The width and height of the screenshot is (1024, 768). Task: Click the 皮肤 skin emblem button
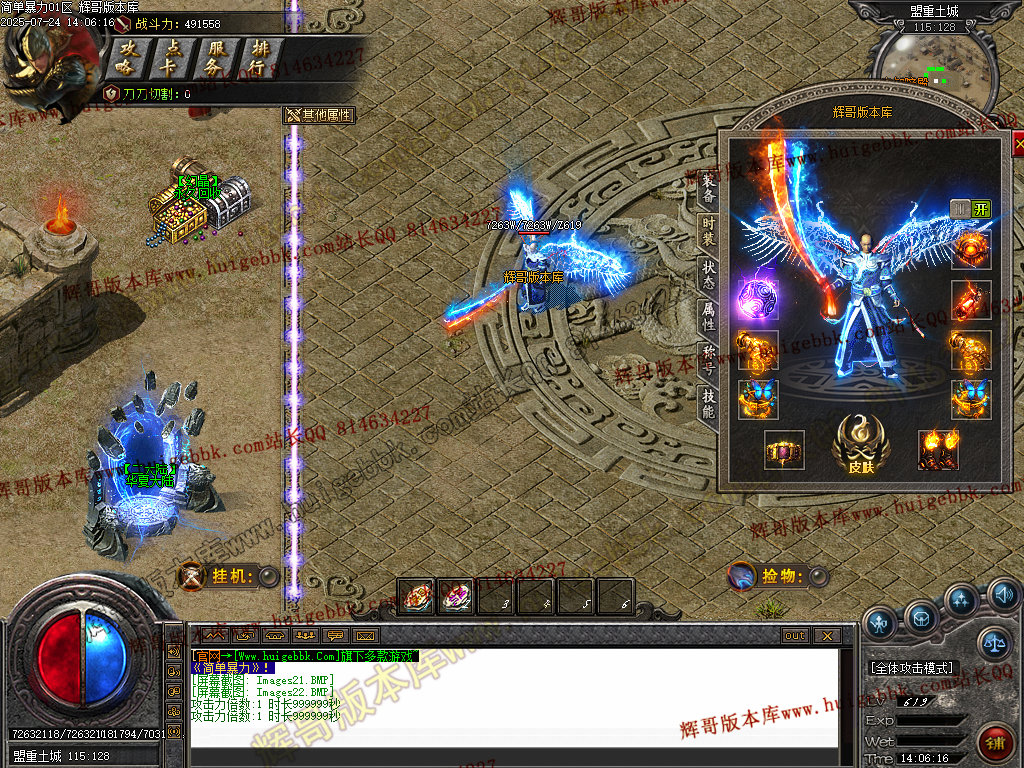[x=861, y=445]
